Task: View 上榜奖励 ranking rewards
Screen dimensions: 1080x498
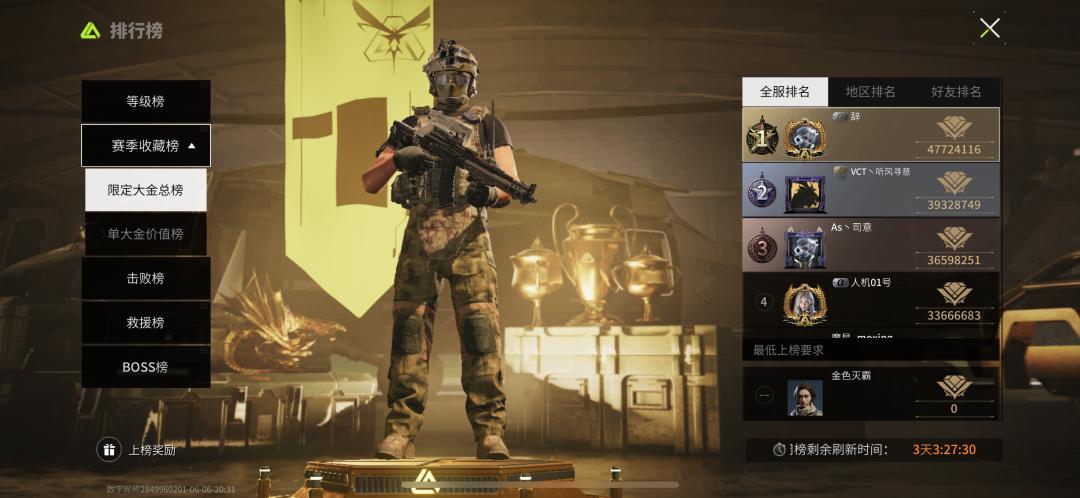Action: point(138,450)
